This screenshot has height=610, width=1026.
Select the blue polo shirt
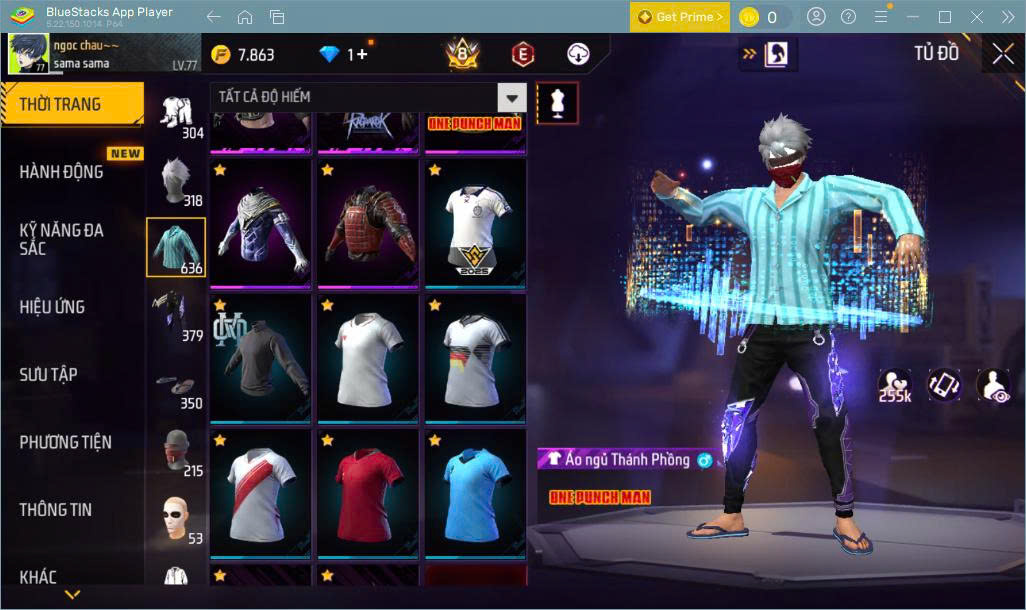coord(475,493)
